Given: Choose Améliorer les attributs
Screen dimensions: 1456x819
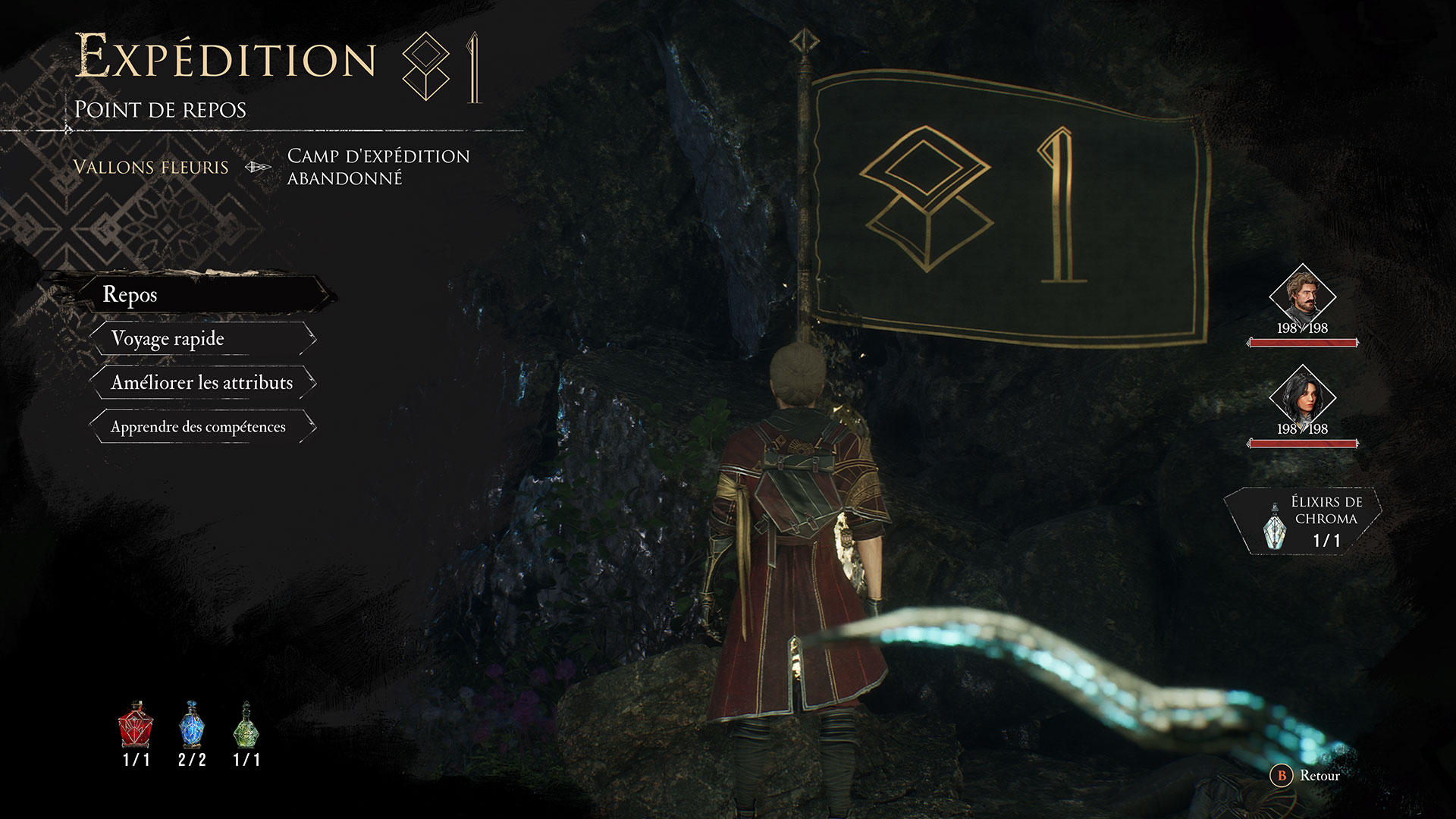Looking at the screenshot, I should (202, 382).
